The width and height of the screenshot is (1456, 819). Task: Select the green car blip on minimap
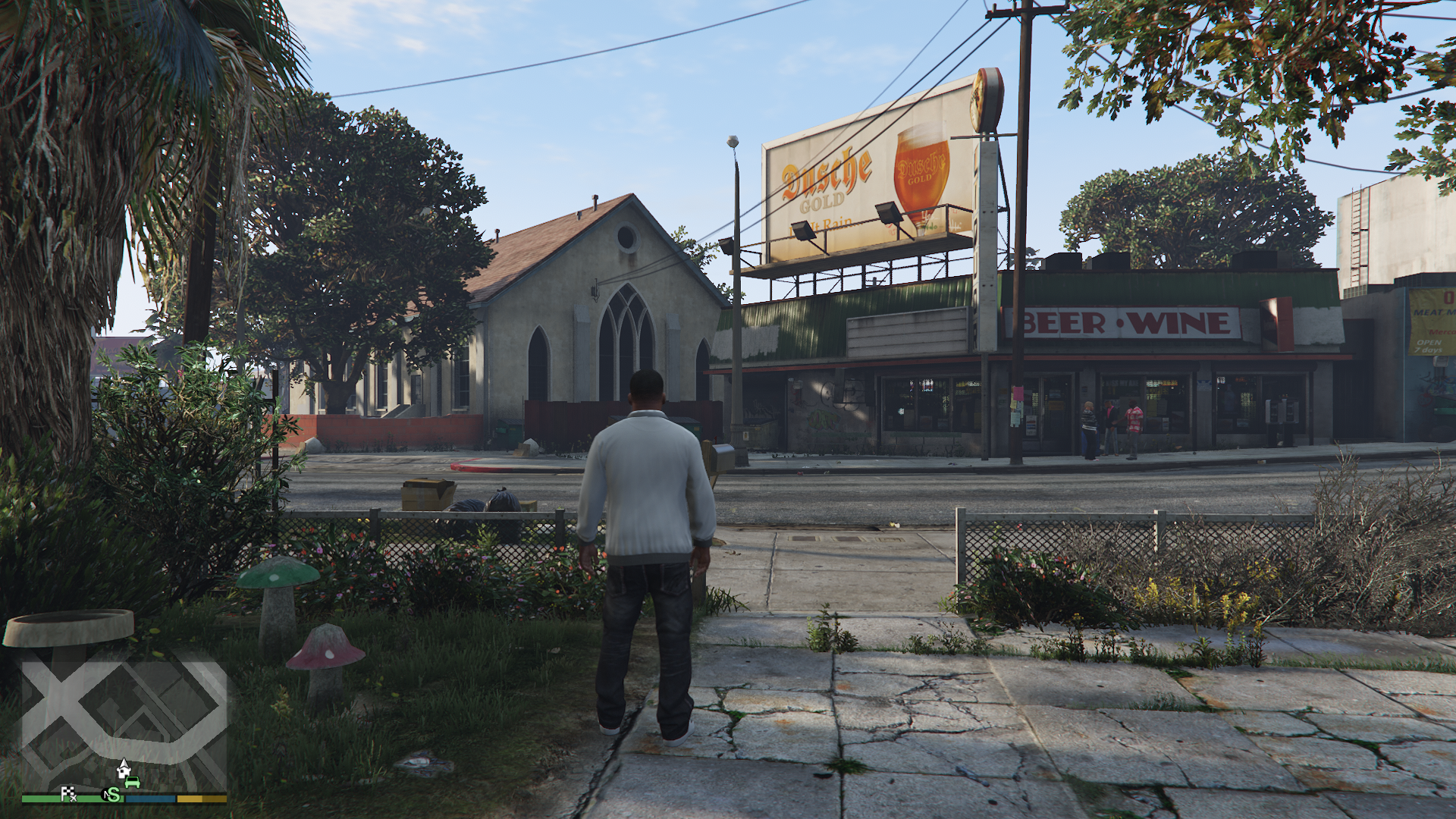click(x=133, y=782)
